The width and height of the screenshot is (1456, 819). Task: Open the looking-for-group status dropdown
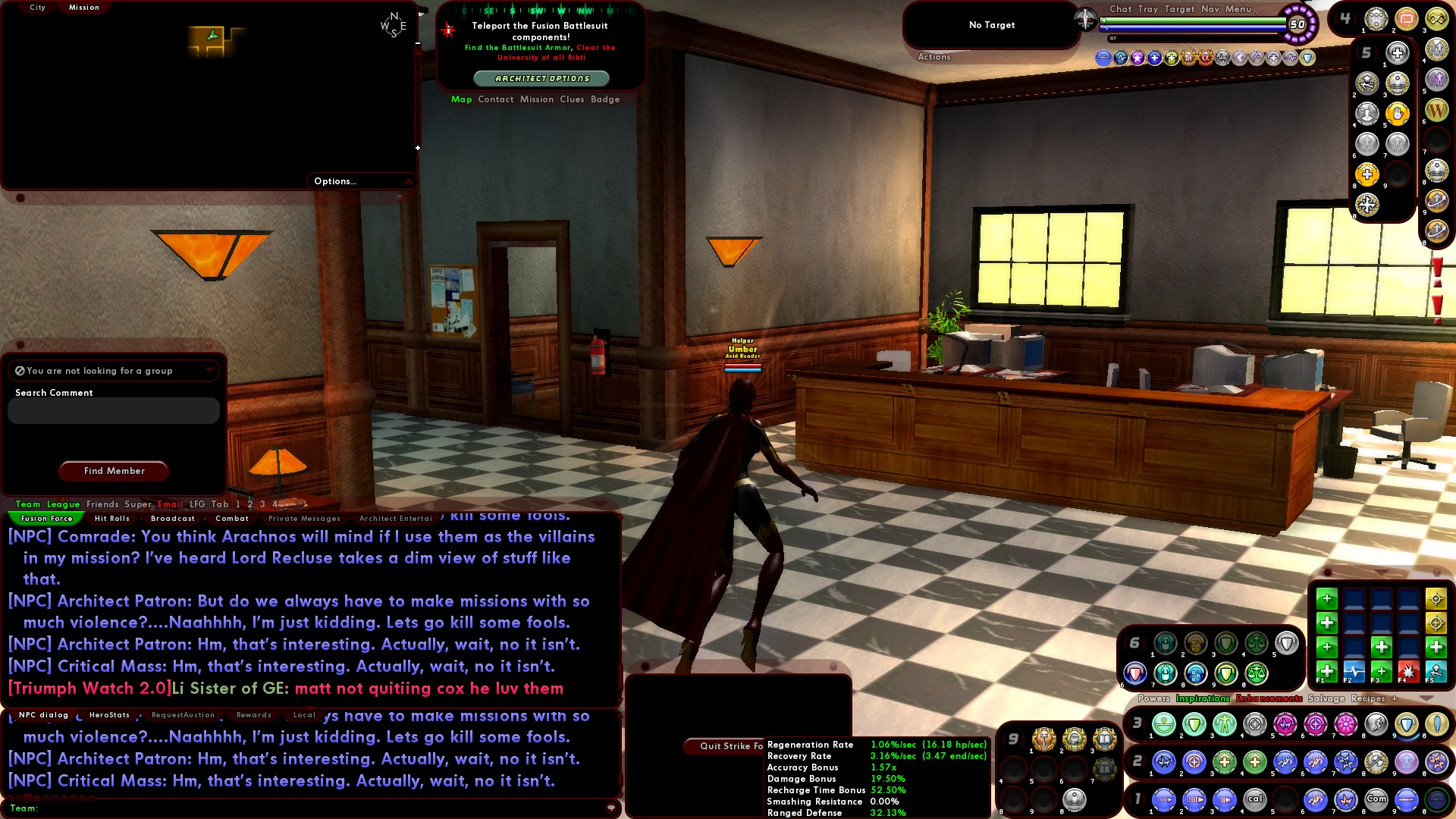(210, 371)
